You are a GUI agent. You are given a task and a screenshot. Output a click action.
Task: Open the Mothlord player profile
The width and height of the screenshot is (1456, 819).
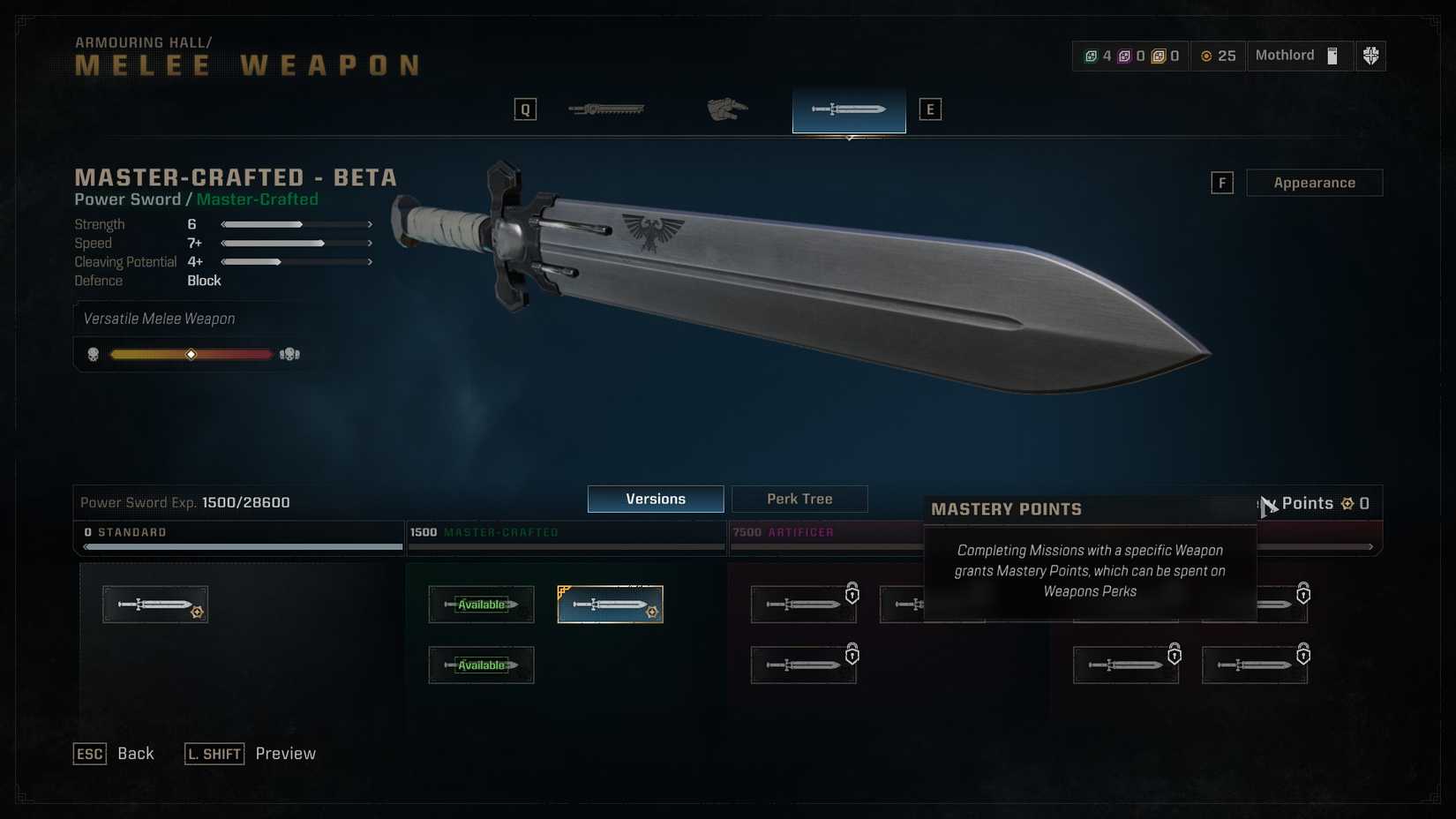pos(1296,56)
